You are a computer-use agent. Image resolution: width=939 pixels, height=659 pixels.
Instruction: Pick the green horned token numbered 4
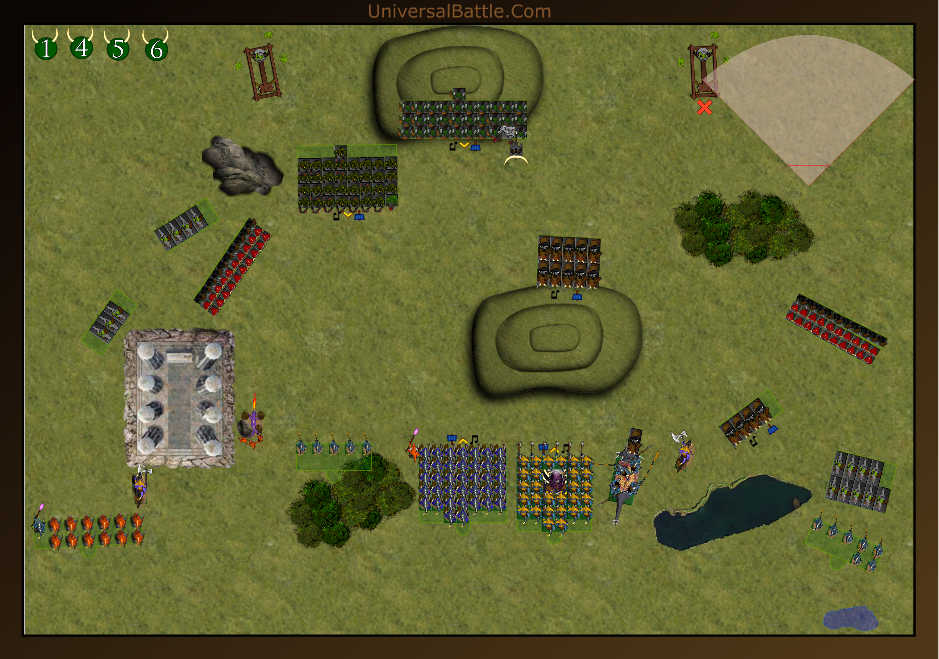(x=82, y=47)
